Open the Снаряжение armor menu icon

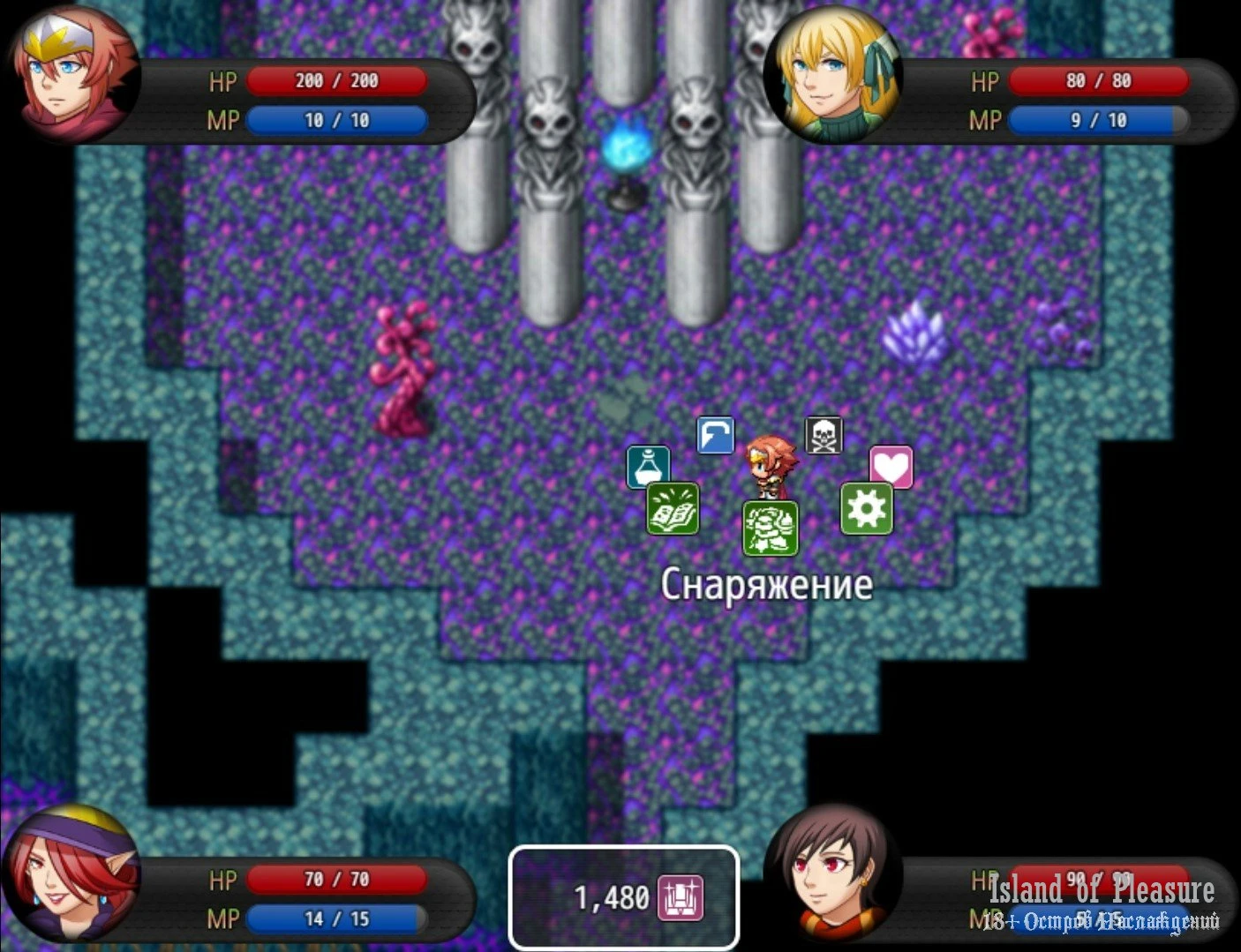771,528
